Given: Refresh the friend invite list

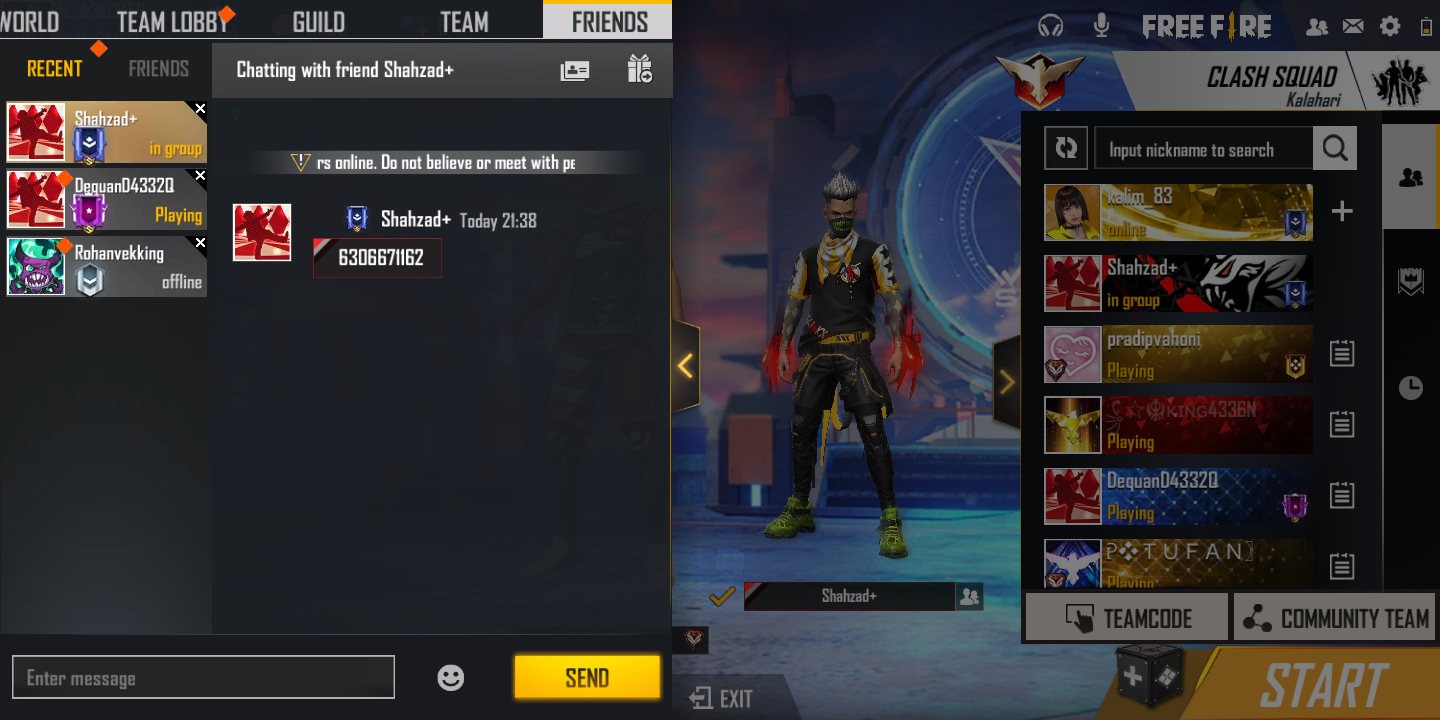Looking at the screenshot, I should coord(1066,149).
